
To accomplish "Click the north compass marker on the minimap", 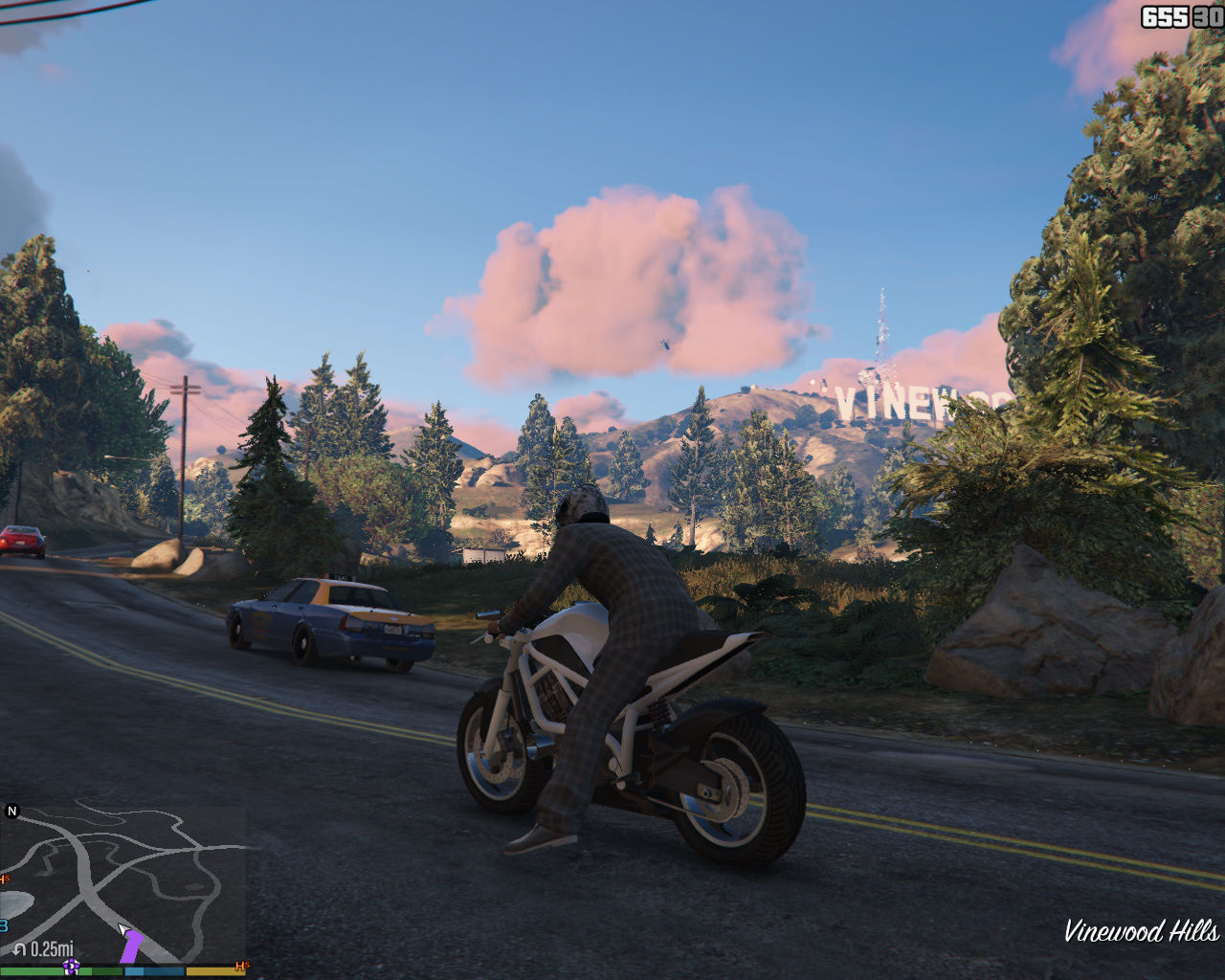I will [x=12, y=812].
